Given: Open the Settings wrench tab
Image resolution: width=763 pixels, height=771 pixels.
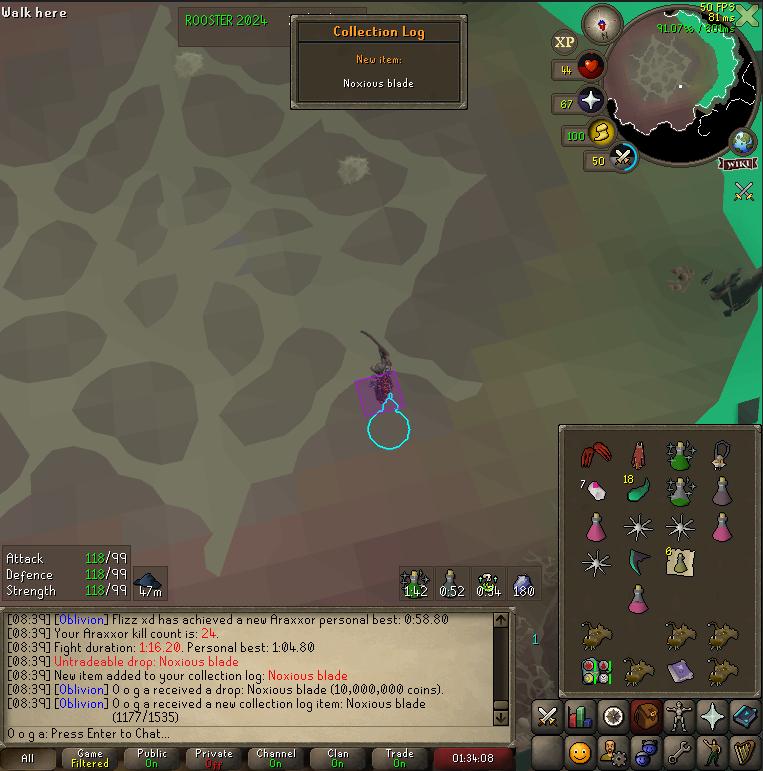Looking at the screenshot, I should tap(680, 750).
